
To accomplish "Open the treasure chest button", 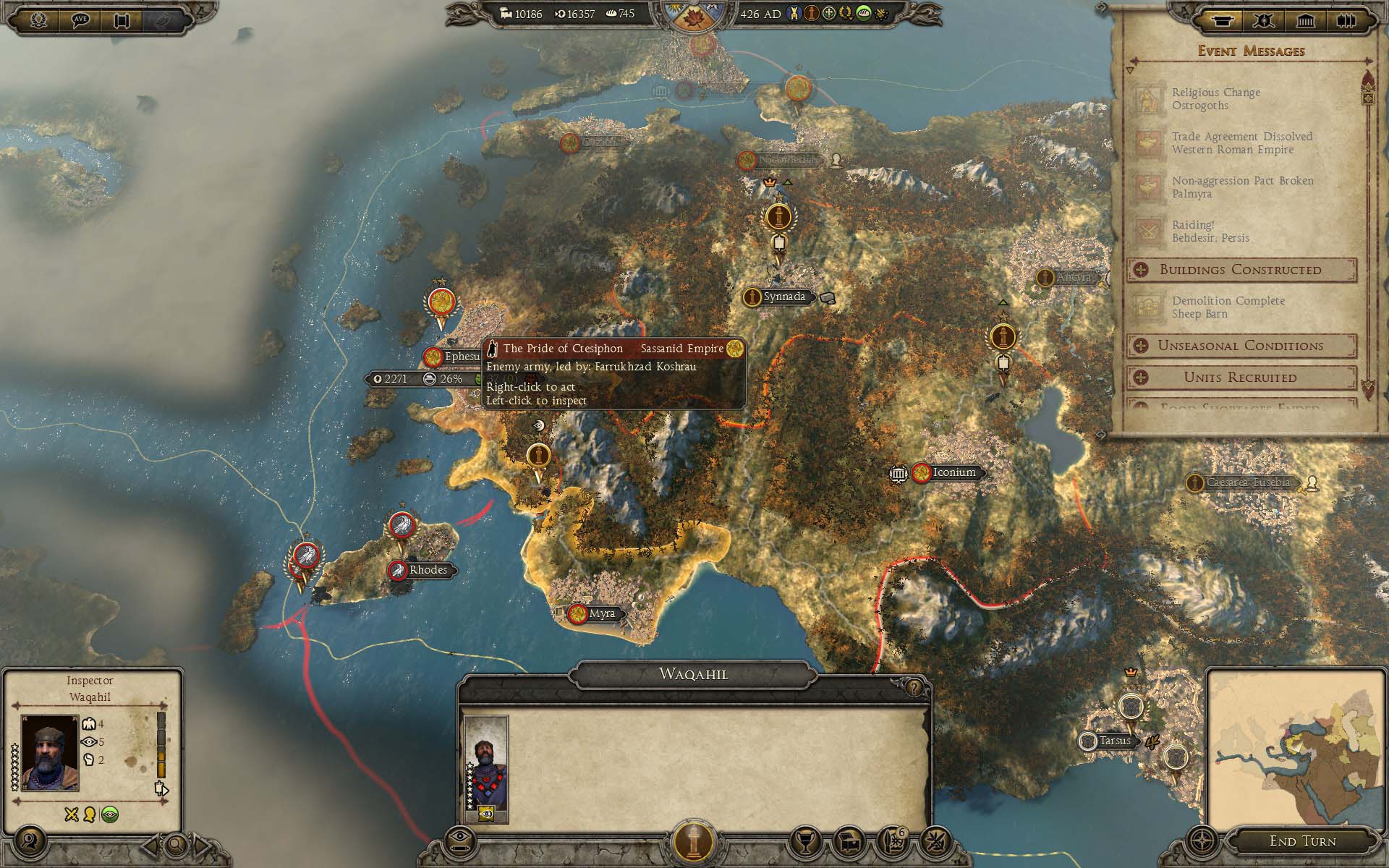I will (851, 841).
